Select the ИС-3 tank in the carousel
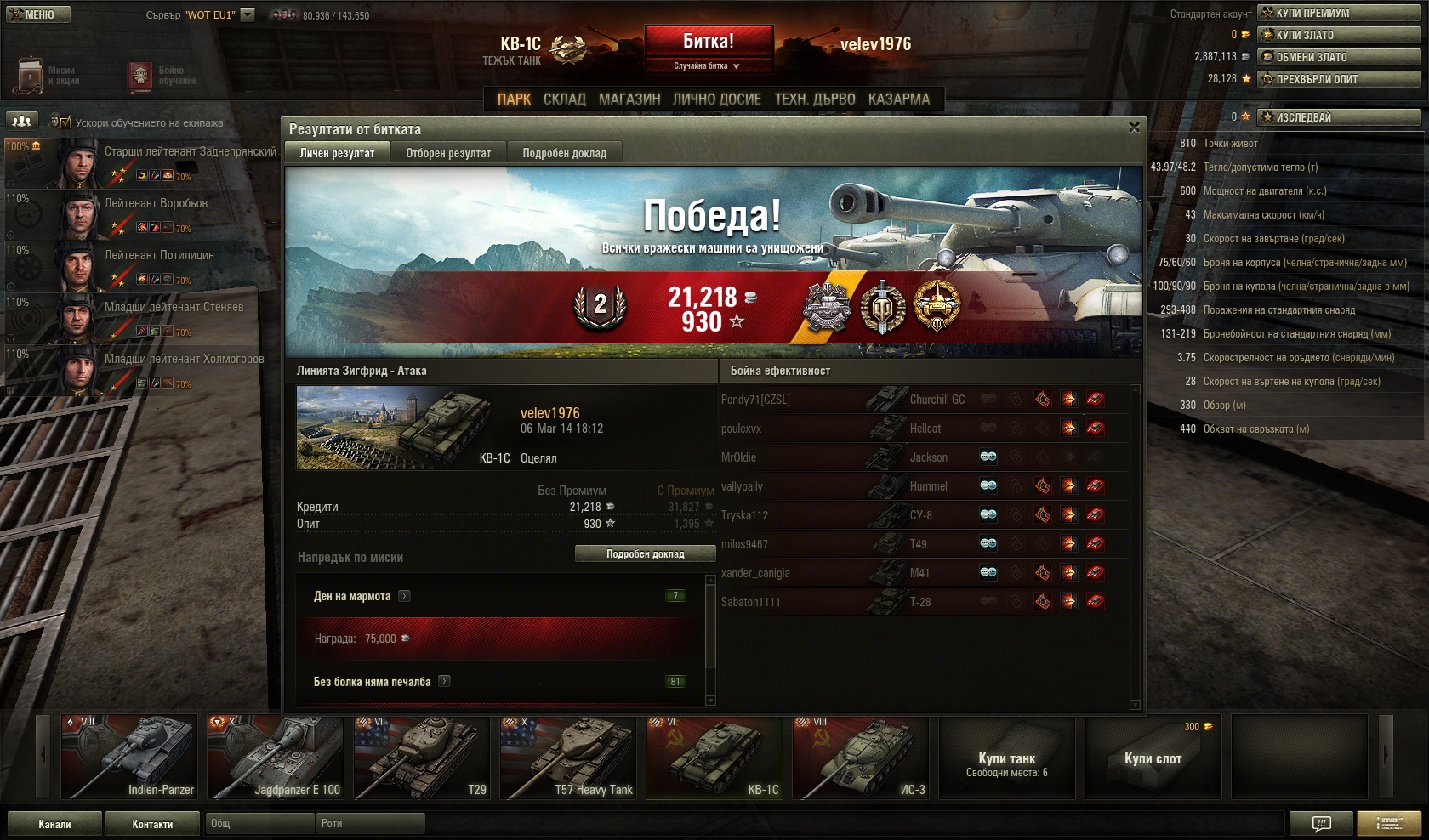The width and height of the screenshot is (1429, 840). point(860,758)
